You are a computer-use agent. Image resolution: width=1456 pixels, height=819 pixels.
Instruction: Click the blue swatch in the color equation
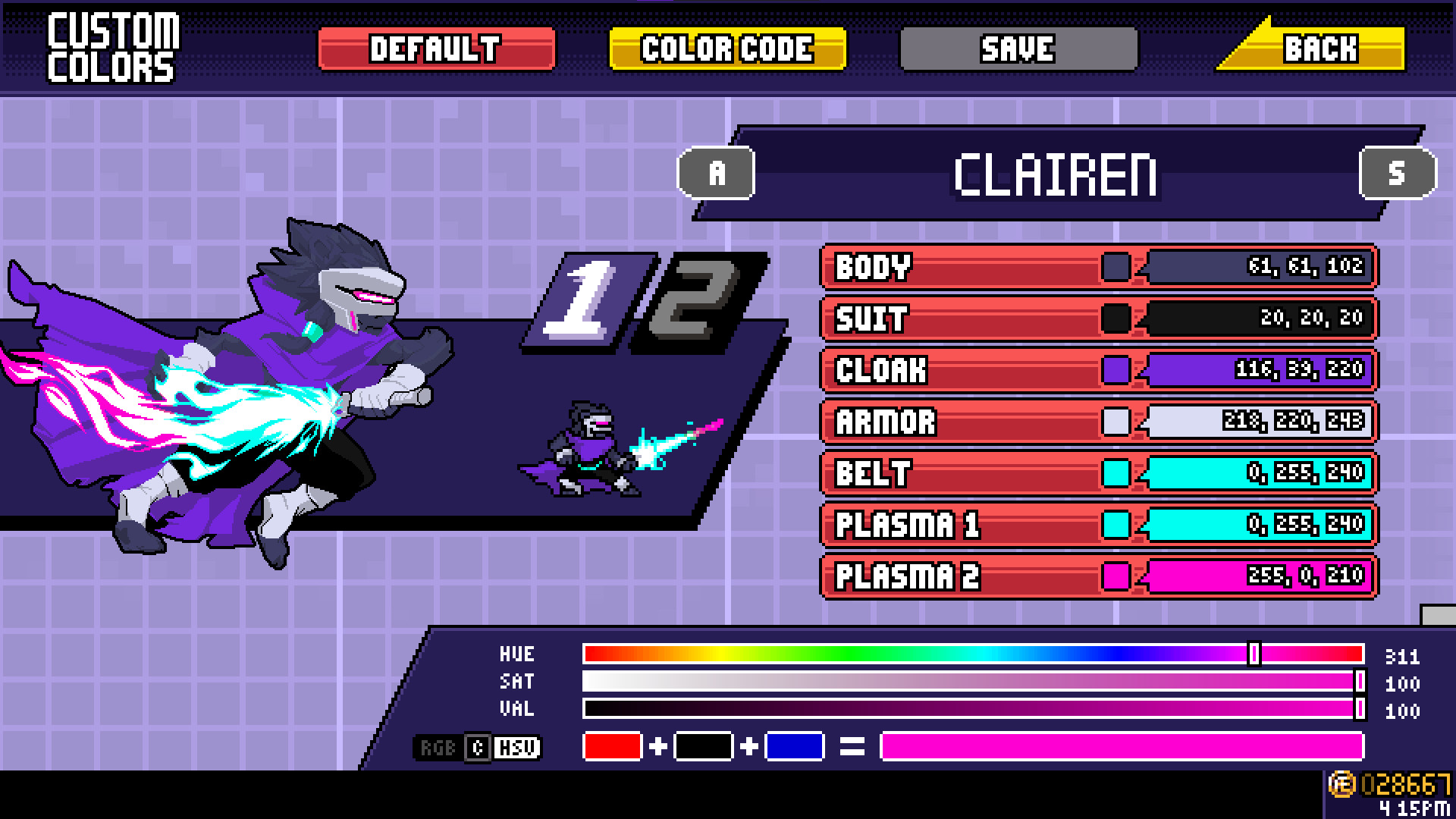tap(795, 747)
